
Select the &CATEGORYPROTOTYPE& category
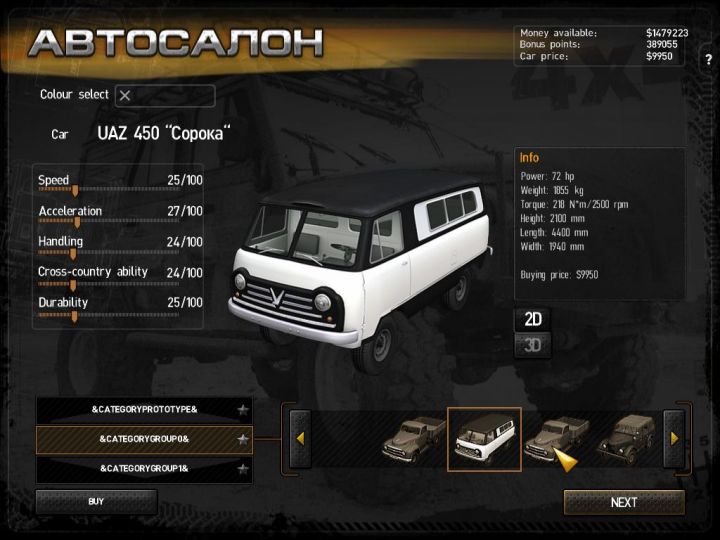tap(144, 410)
